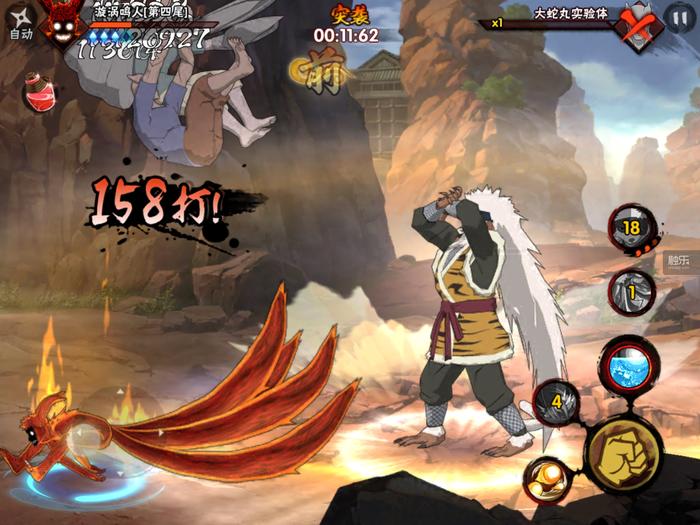Tap the skill on cooldown showing 18
The height and width of the screenshot is (525, 700).
pos(631,229)
